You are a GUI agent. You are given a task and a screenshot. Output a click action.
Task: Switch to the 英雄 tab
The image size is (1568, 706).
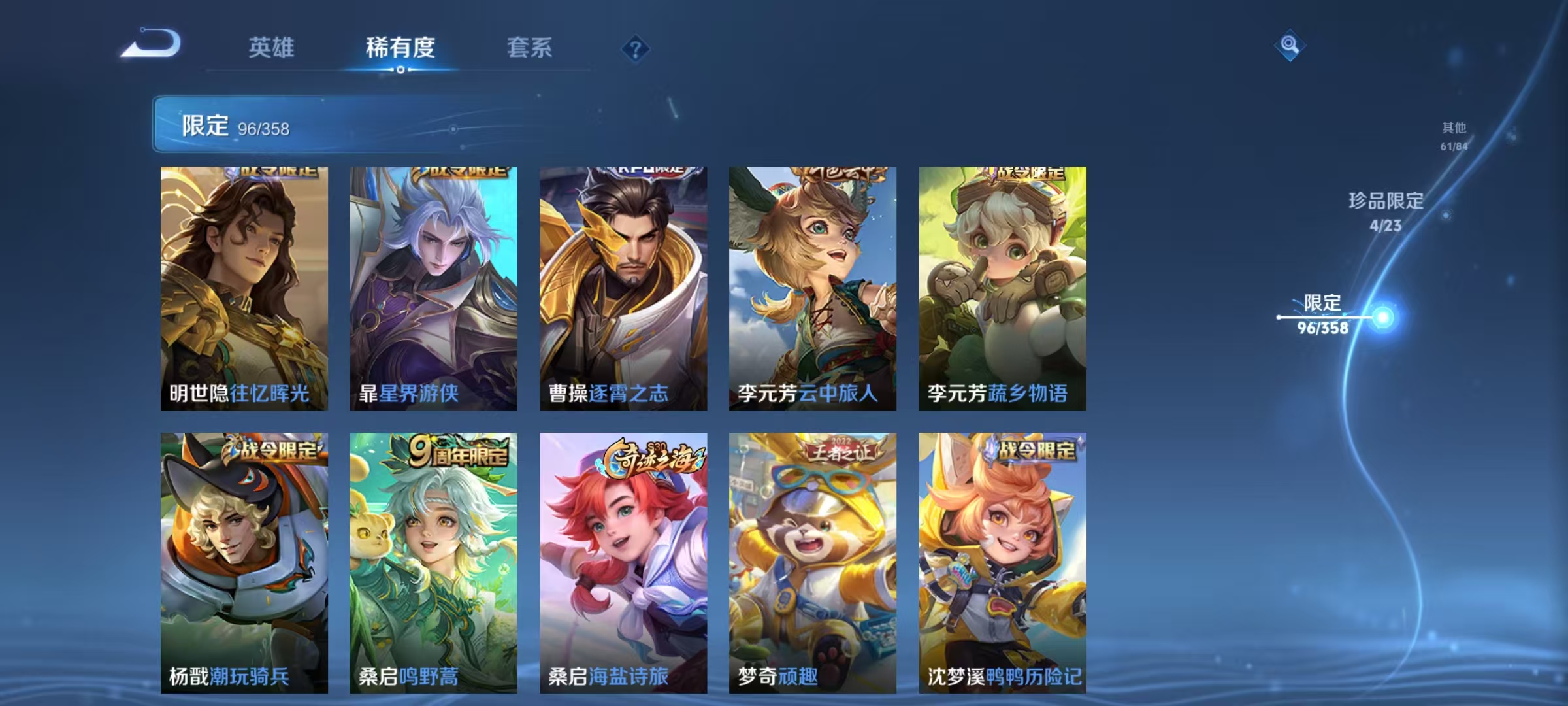tap(272, 48)
